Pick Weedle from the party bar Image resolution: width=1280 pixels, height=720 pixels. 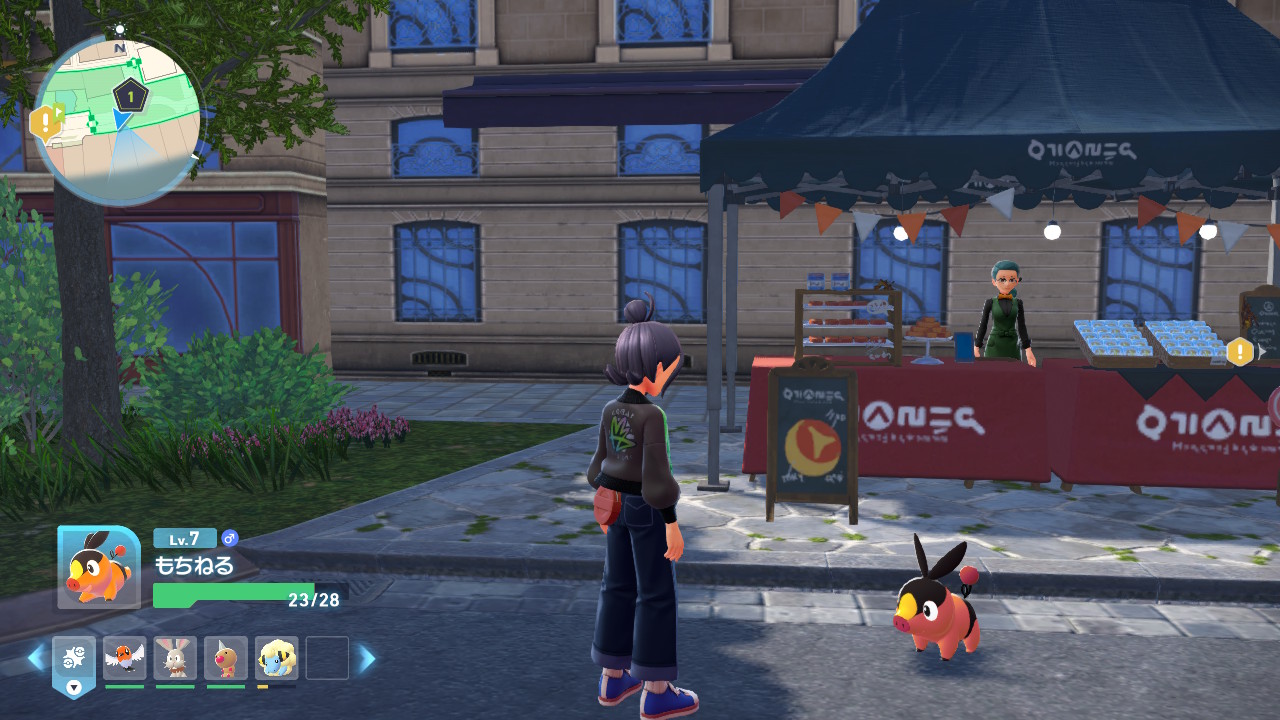226,658
